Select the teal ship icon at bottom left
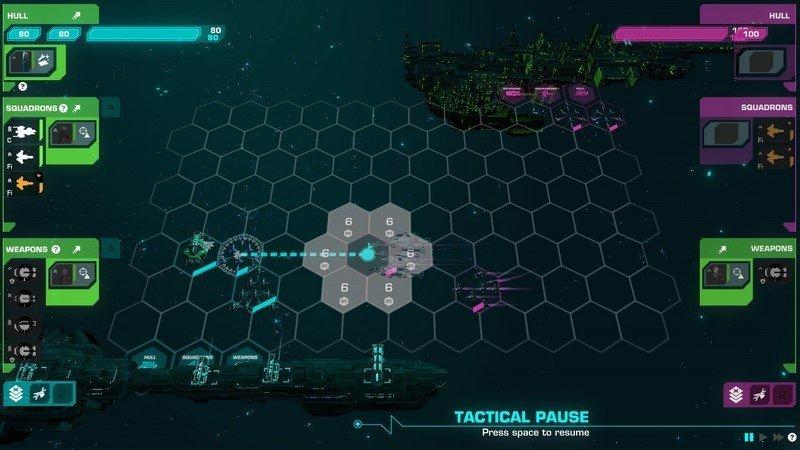 pos(39,393)
